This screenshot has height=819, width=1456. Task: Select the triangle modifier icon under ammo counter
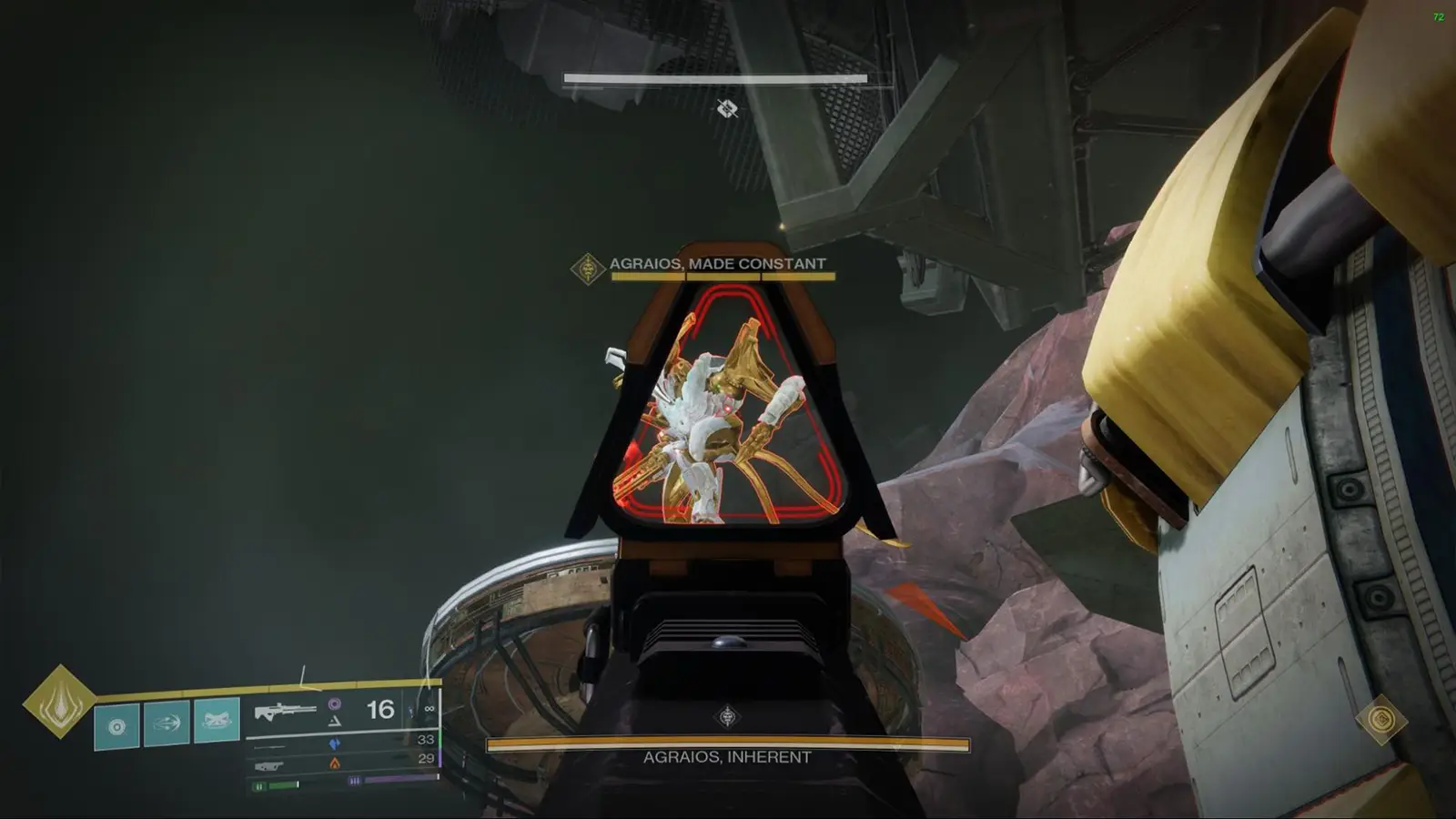click(335, 722)
